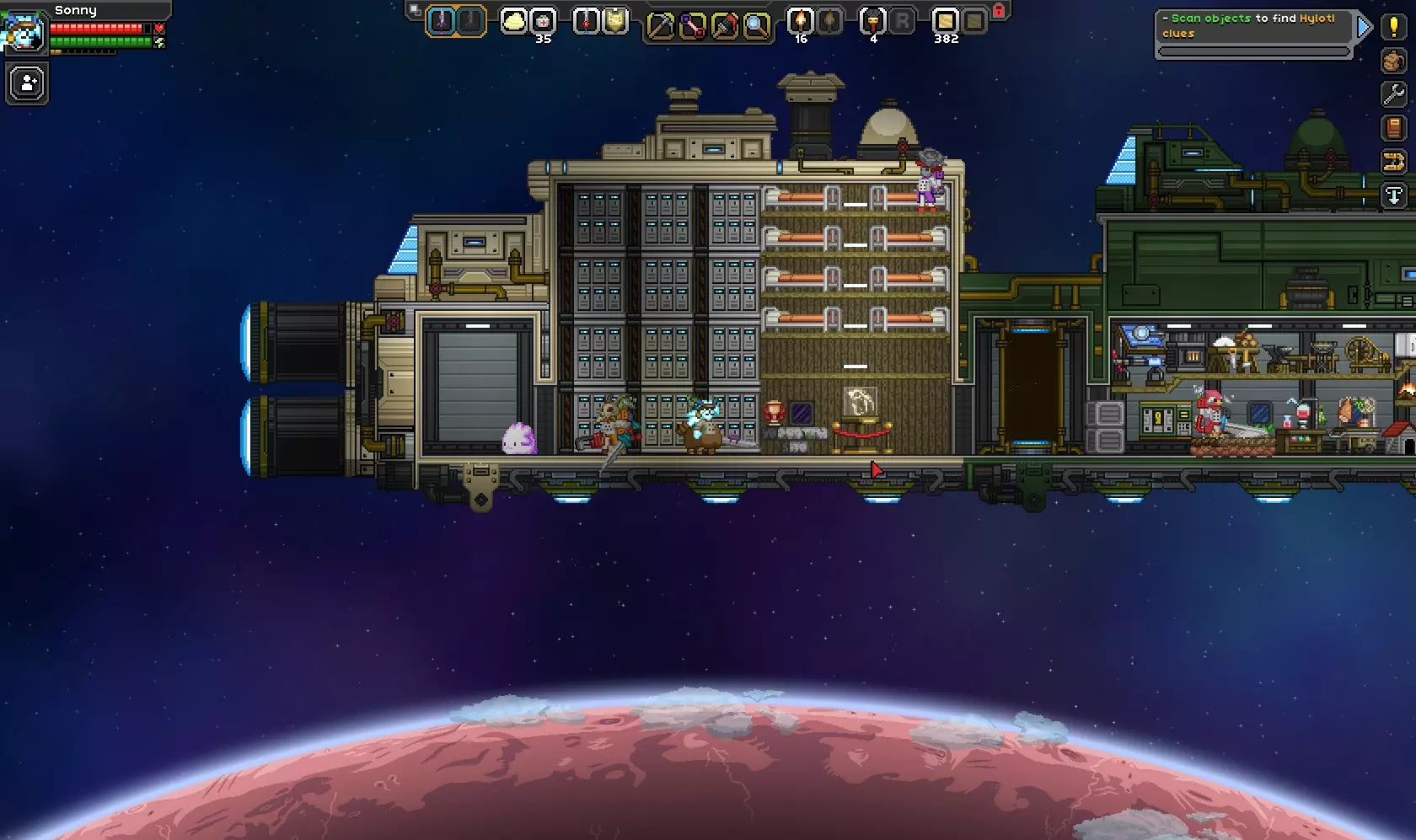
Task: Select the wiring tool
Action: [x=692, y=26]
